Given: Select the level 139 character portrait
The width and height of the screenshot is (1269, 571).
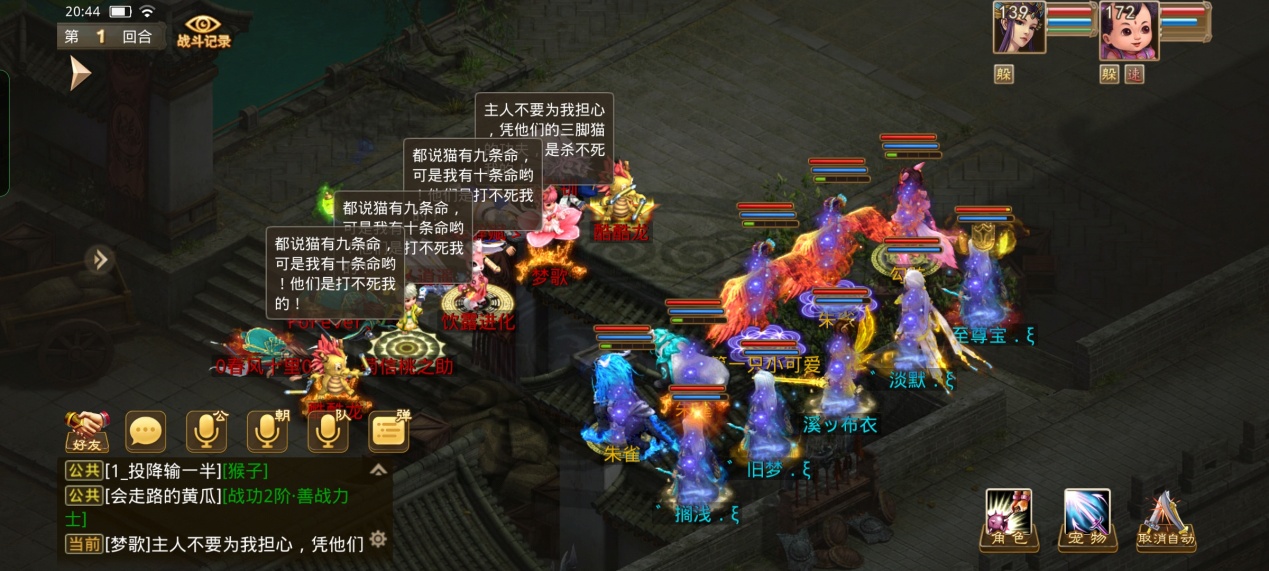Looking at the screenshot, I should coord(1019,27).
